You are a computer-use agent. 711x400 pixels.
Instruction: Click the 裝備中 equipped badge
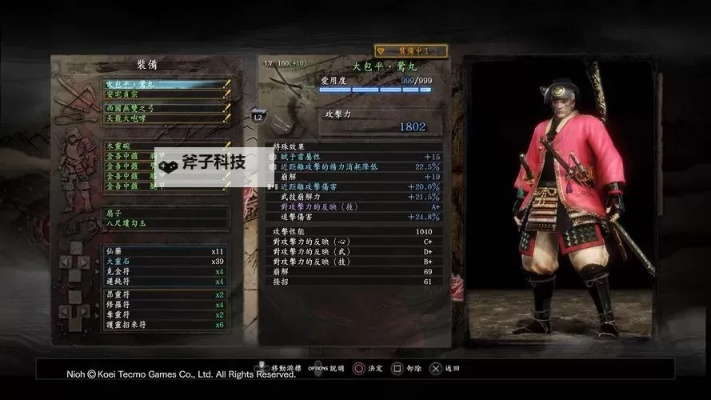(409, 49)
